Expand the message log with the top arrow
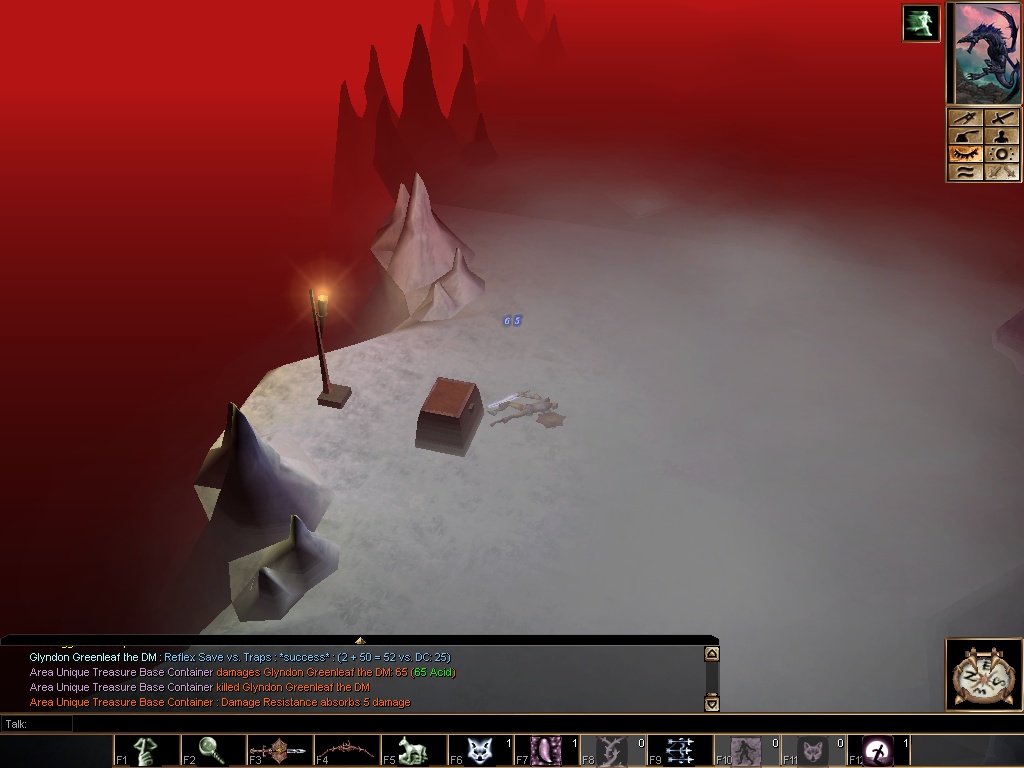Screen dimensions: 1024x768 [x=359, y=640]
